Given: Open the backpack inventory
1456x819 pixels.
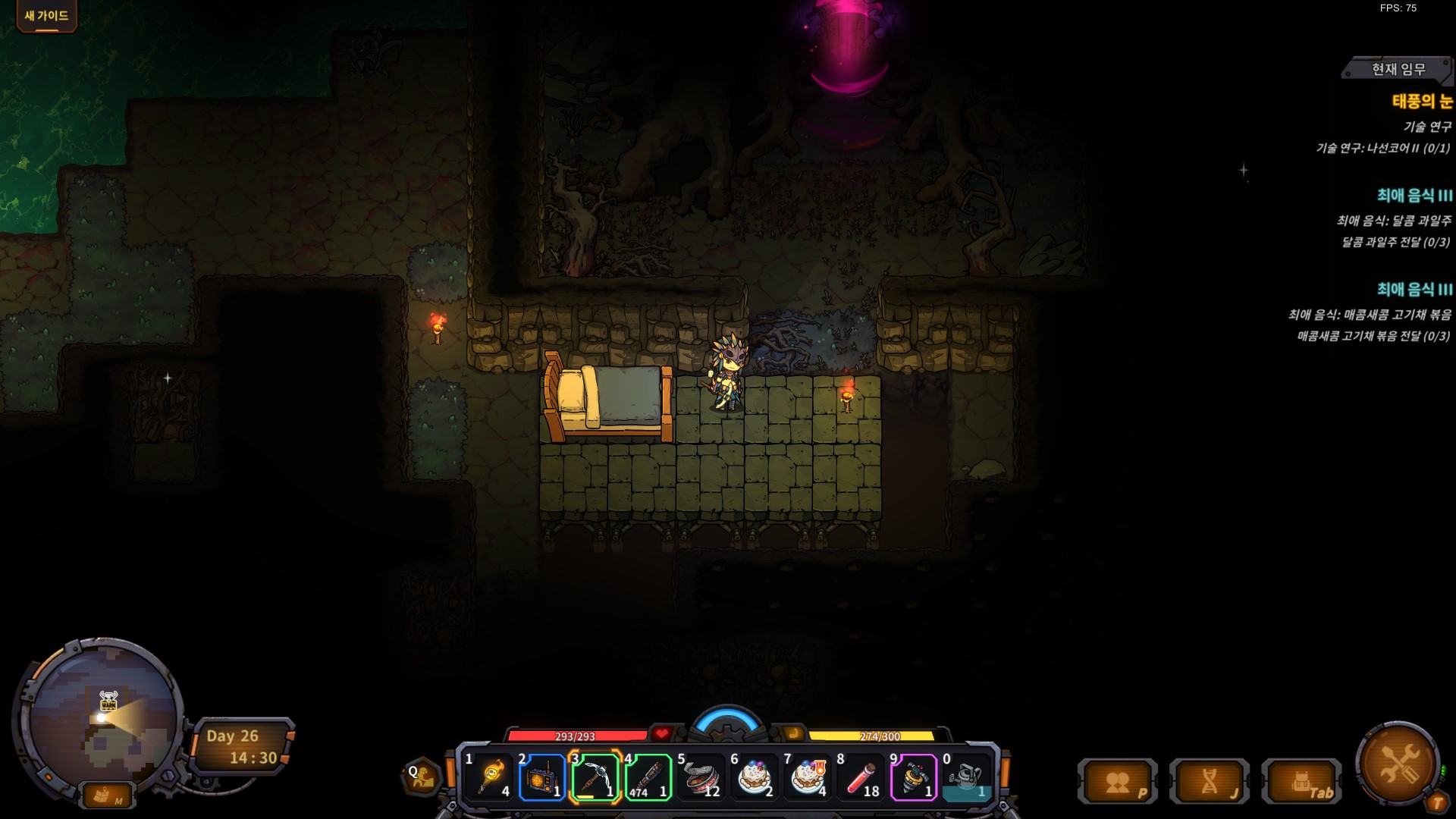Looking at the screenshot, I should click(x=1302, y=783).
